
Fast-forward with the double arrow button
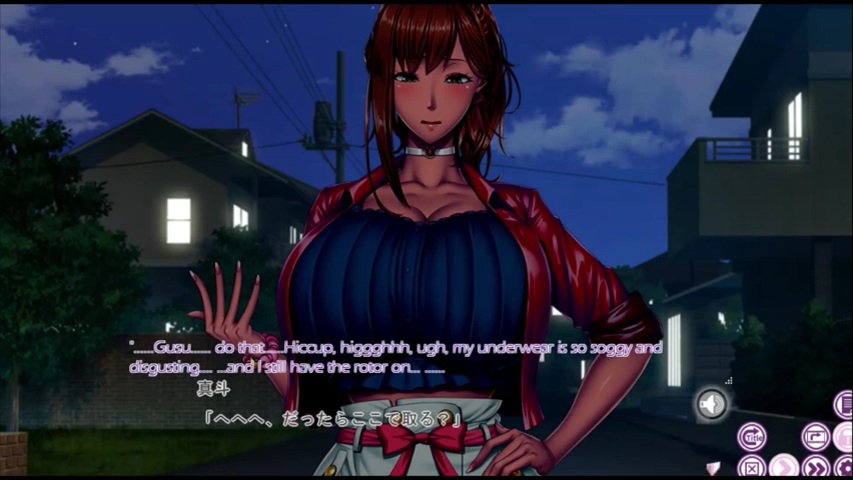(816, 467)
